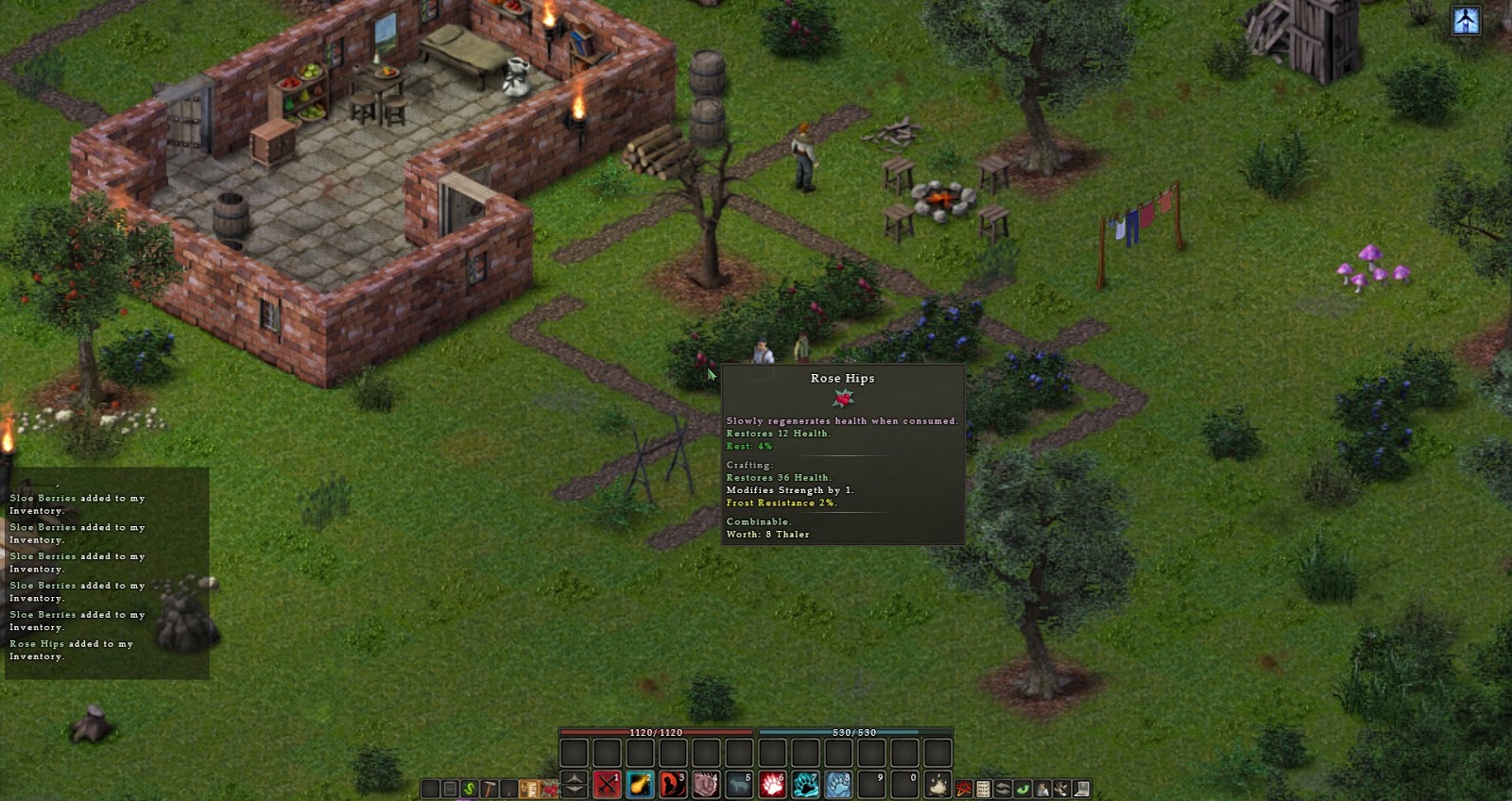This screenshot has width=1512, height=801.
Task: Use the red paw ability in slot 6
Action: tap(771, 786)
